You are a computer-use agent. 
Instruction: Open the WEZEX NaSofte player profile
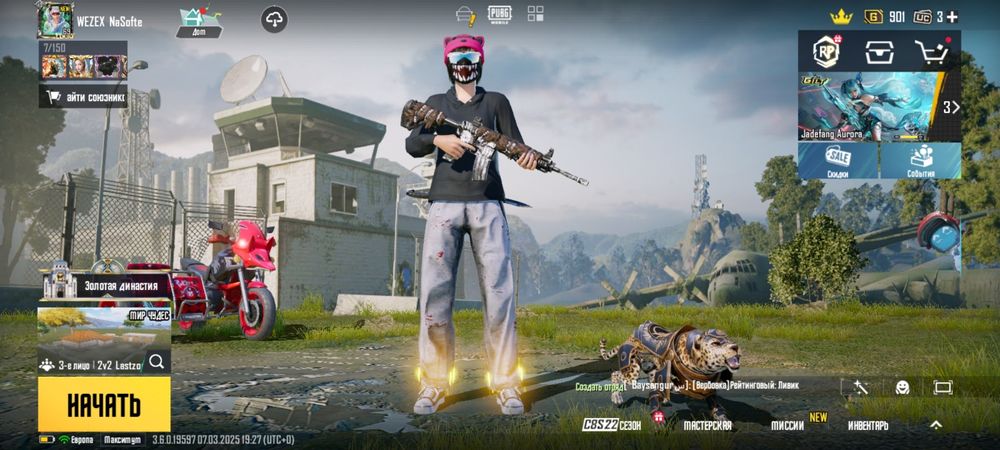(x=56, y=19)
